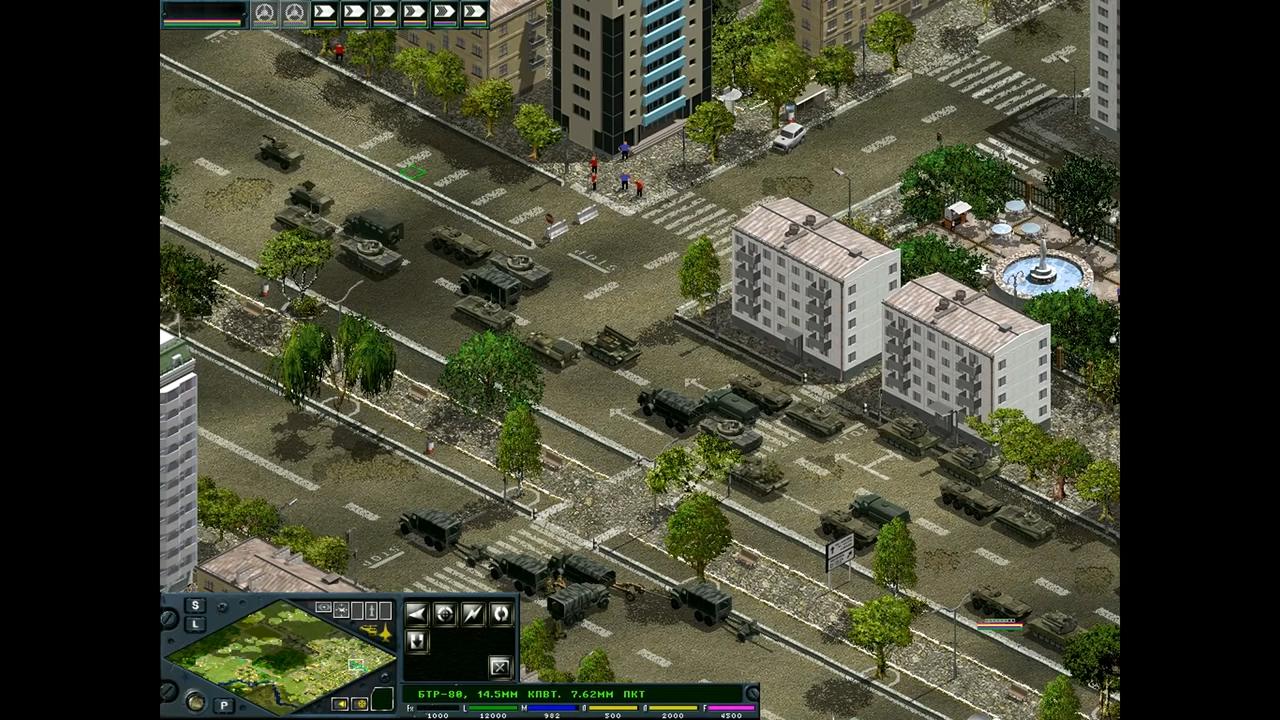
Task: Select the downward arrow command button
Action: (x=417, y=641)
